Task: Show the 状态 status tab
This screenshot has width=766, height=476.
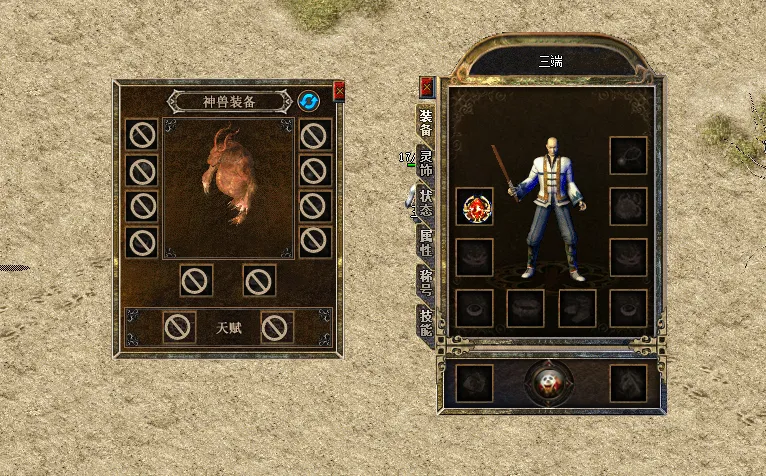Action: click(426, 201)
